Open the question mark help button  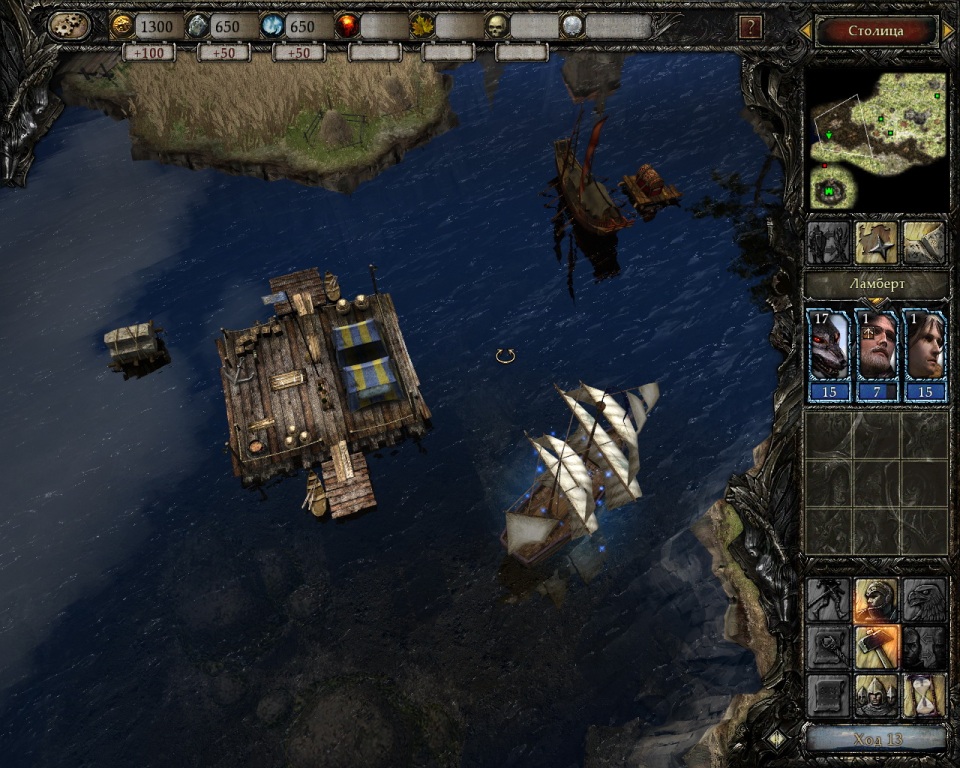[749, 27]
